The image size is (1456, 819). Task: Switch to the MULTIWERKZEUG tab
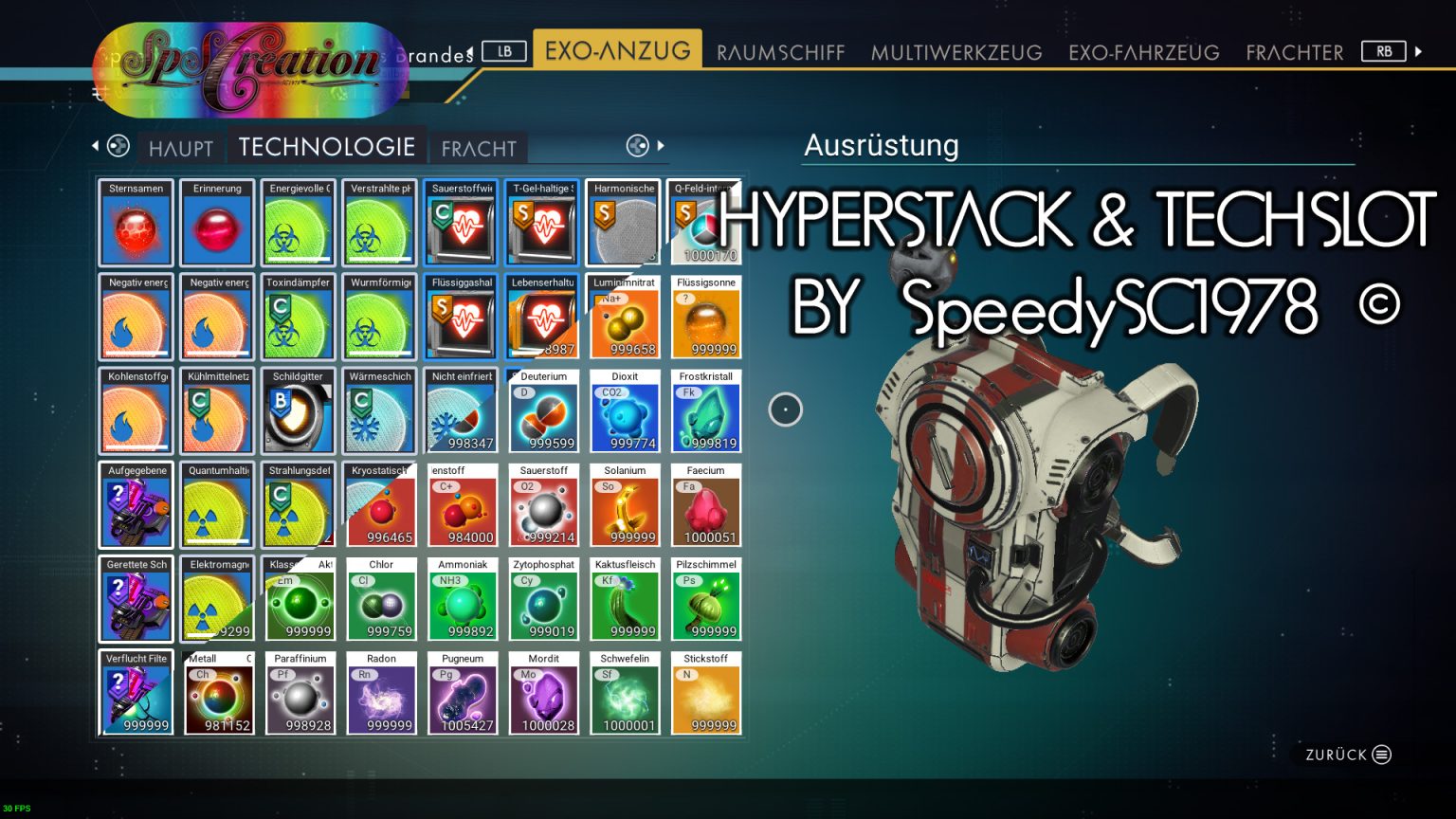click(x=956, y=52)
